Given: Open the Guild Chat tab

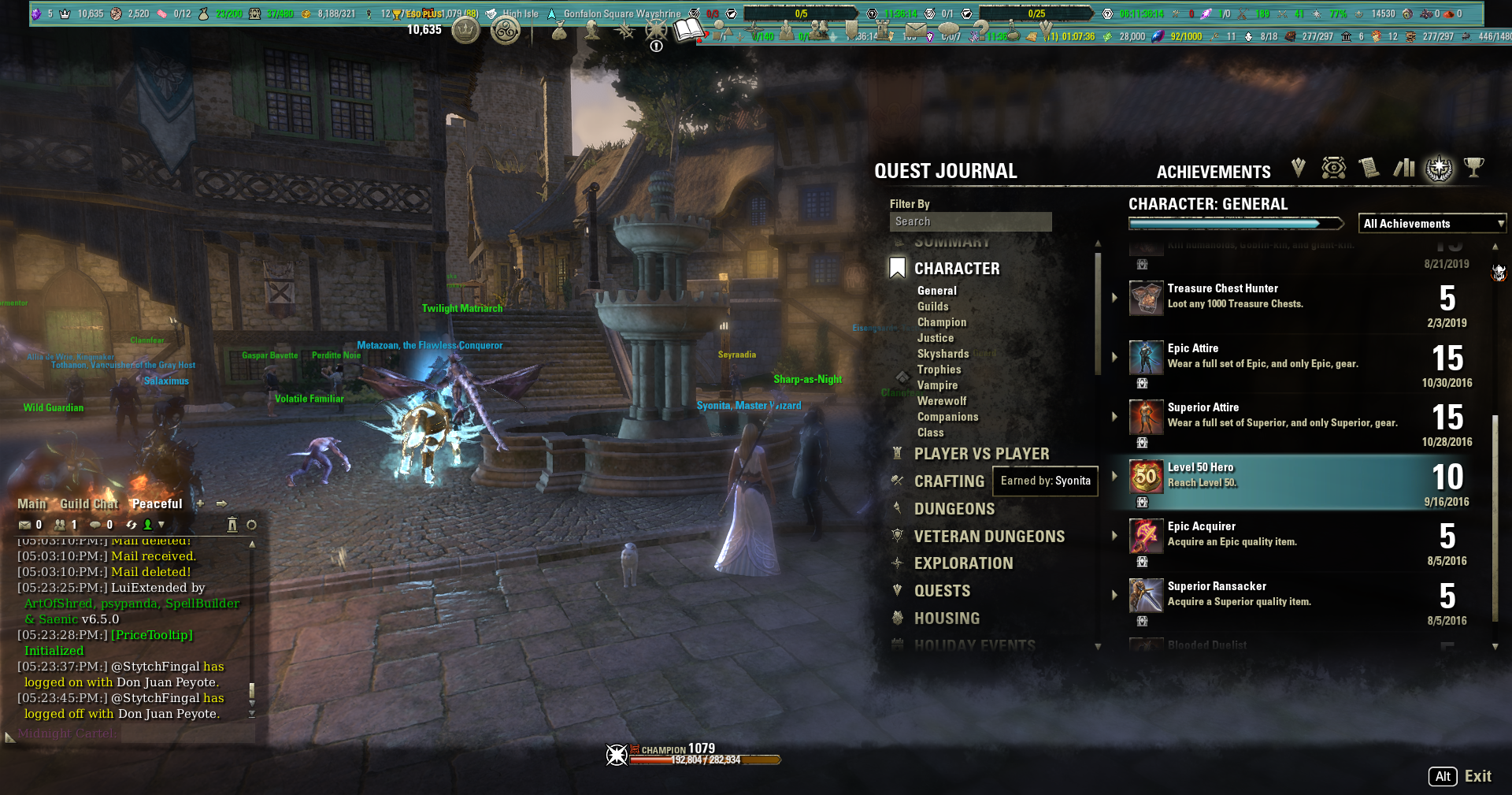Looking at the screenshot, I should pos(88,504).
